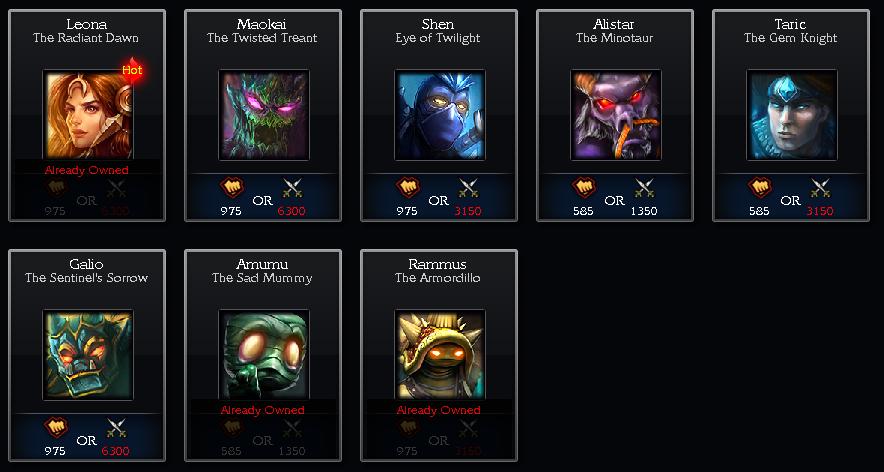The width and height of the screenshot is (884, 472).
Task: Choose Shen's champion portrait
Action: coord(440,114)
